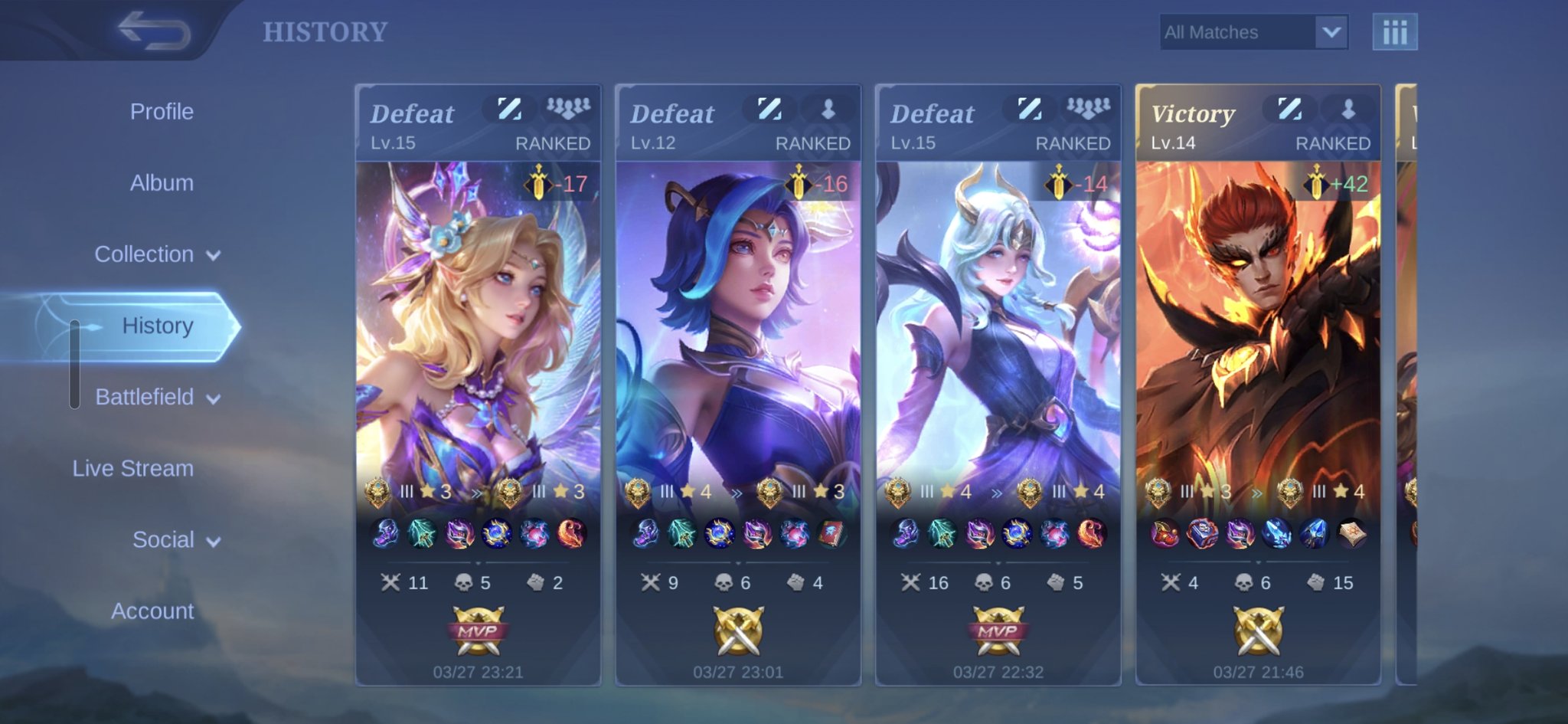
Task: Expand the Battlefield menu
Action: 157,397
